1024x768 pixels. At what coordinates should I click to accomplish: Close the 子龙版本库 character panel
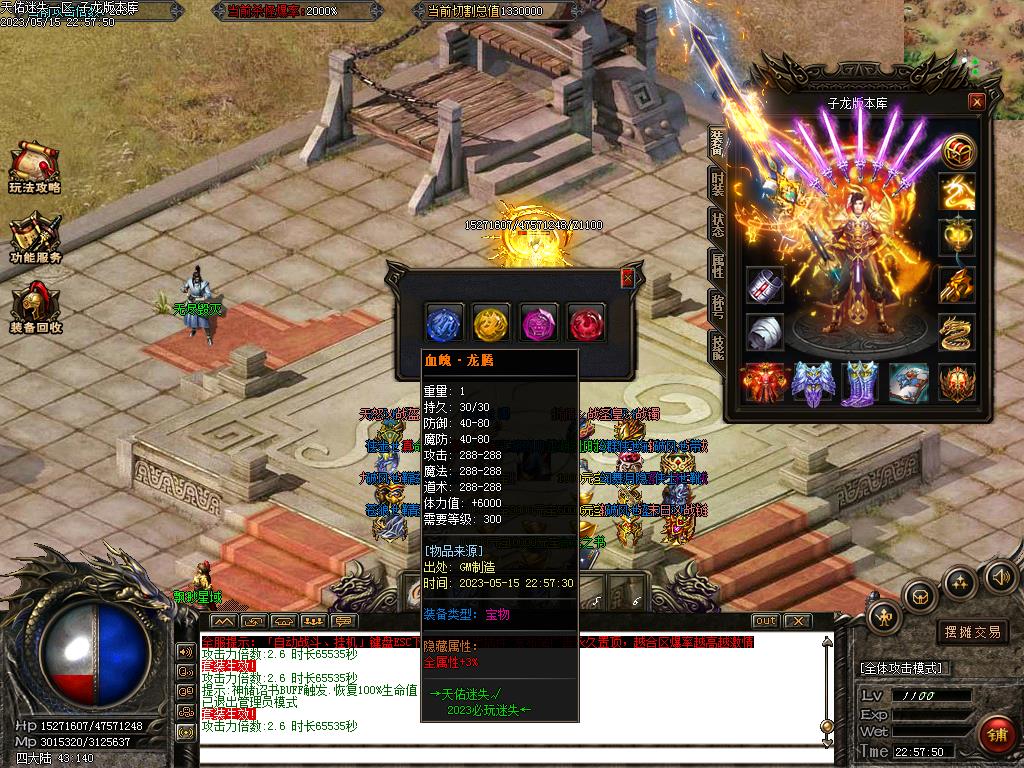click(x=977, y=102)
